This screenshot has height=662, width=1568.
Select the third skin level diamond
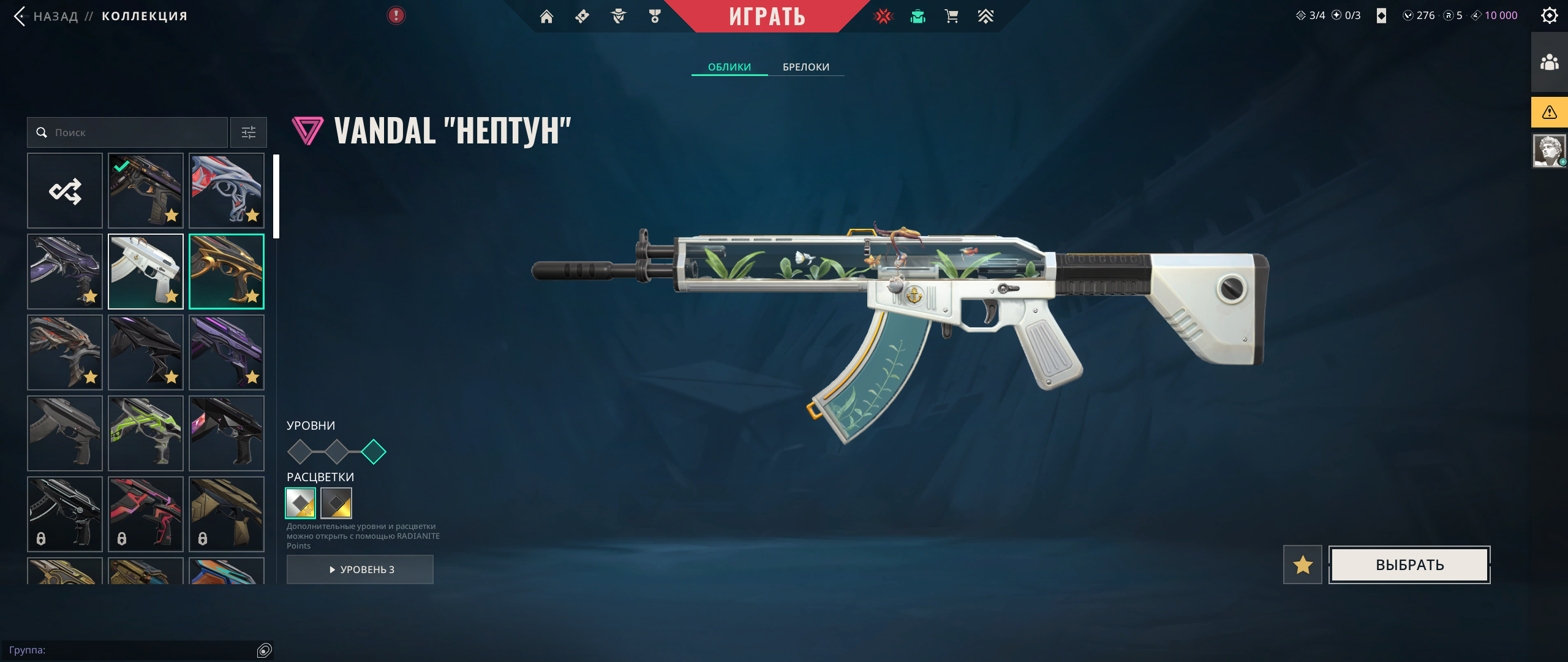coord(374,452)
